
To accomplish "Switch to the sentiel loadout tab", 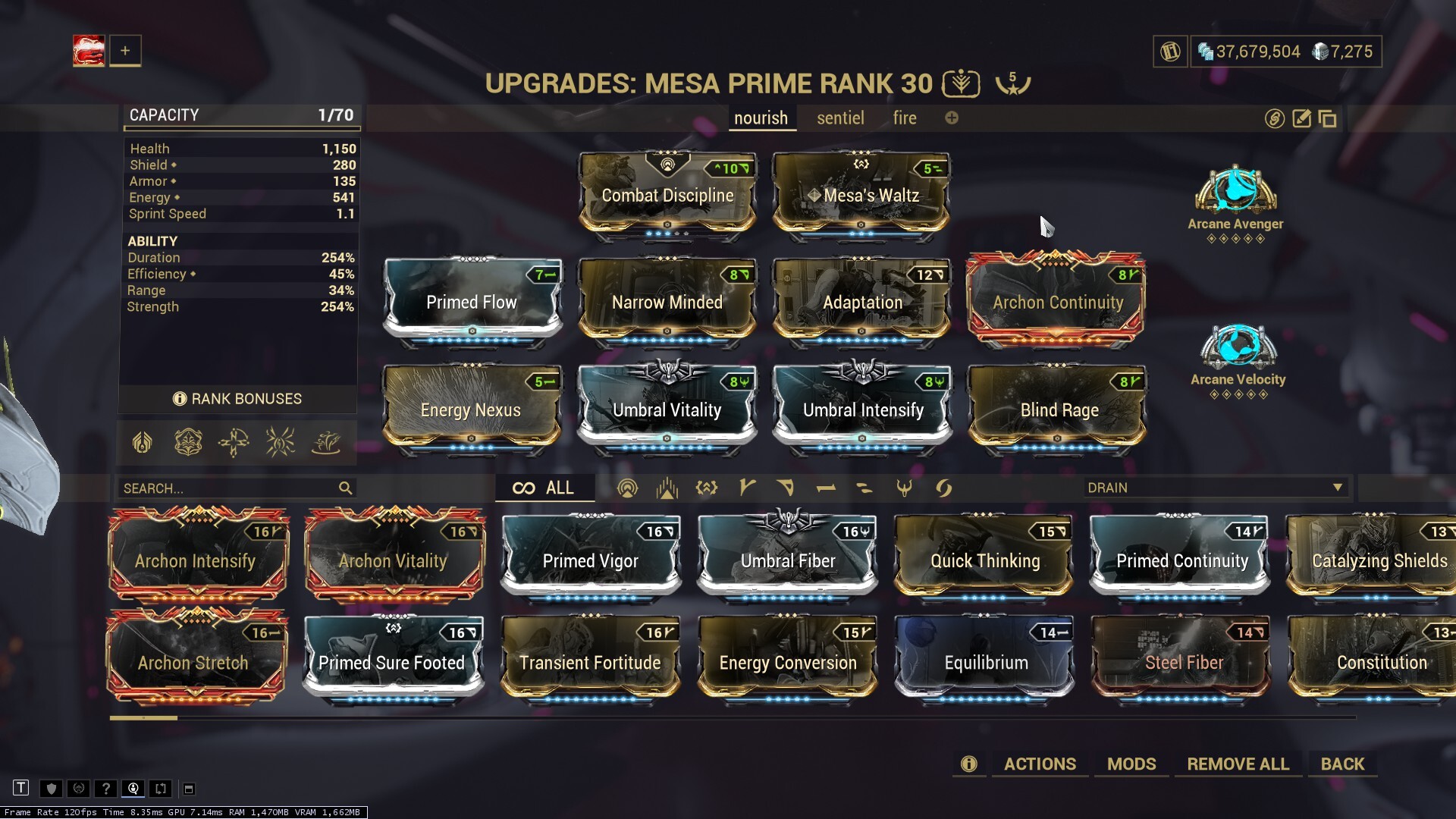I will 839,118.
